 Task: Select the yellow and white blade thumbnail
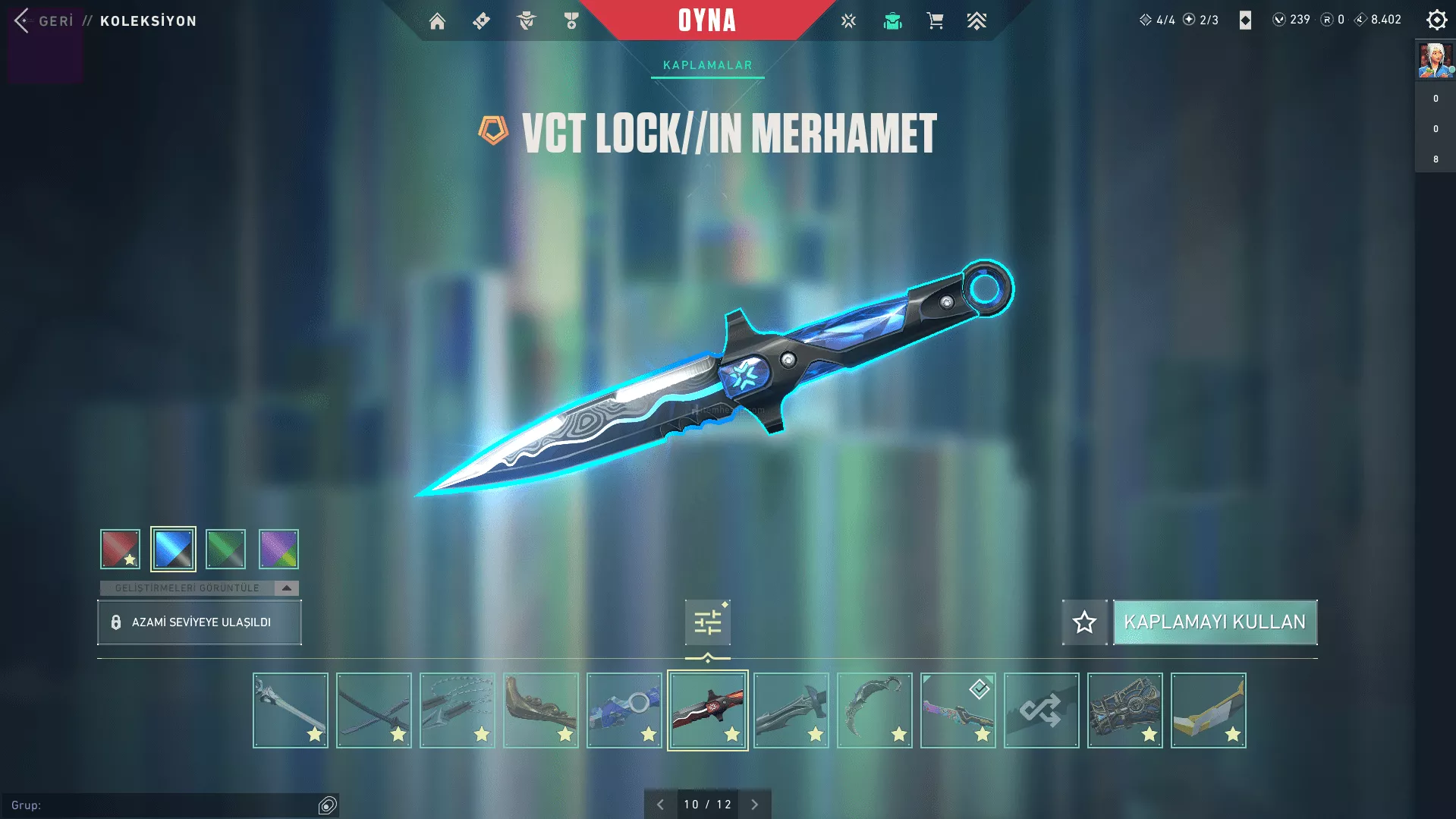[x=1208, y=710]
